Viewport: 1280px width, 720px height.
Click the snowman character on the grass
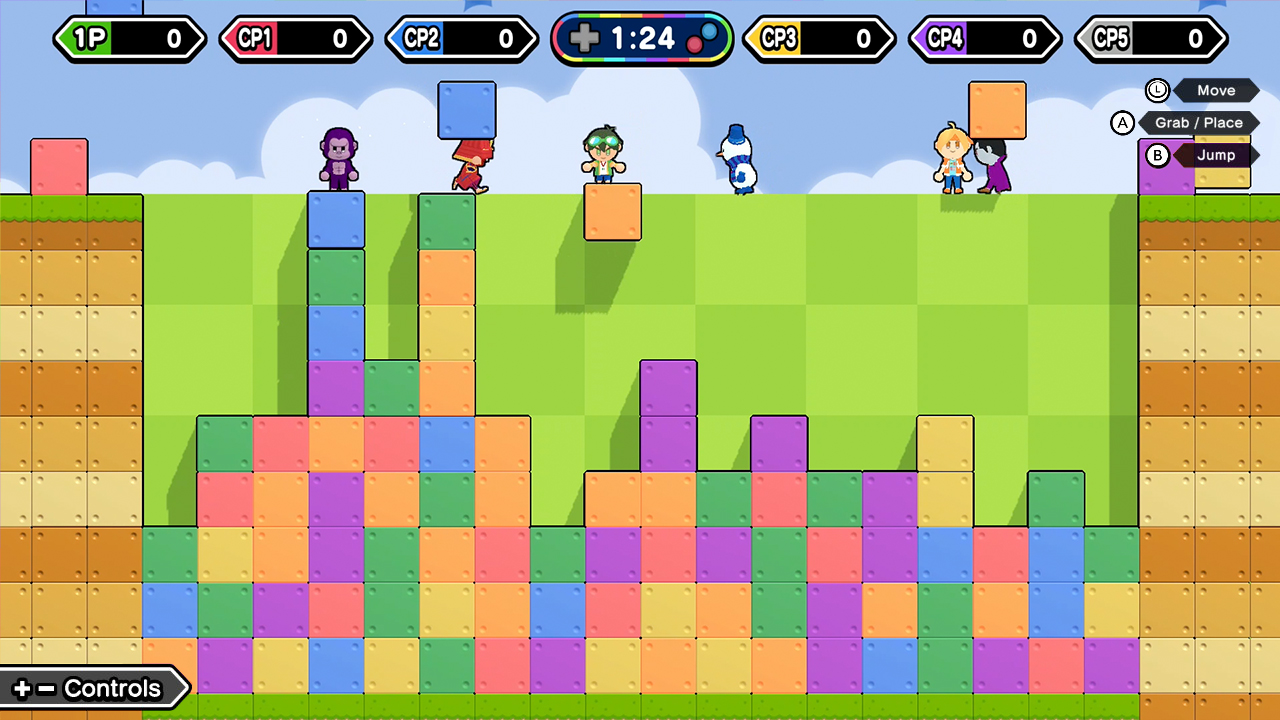[737, 160]
